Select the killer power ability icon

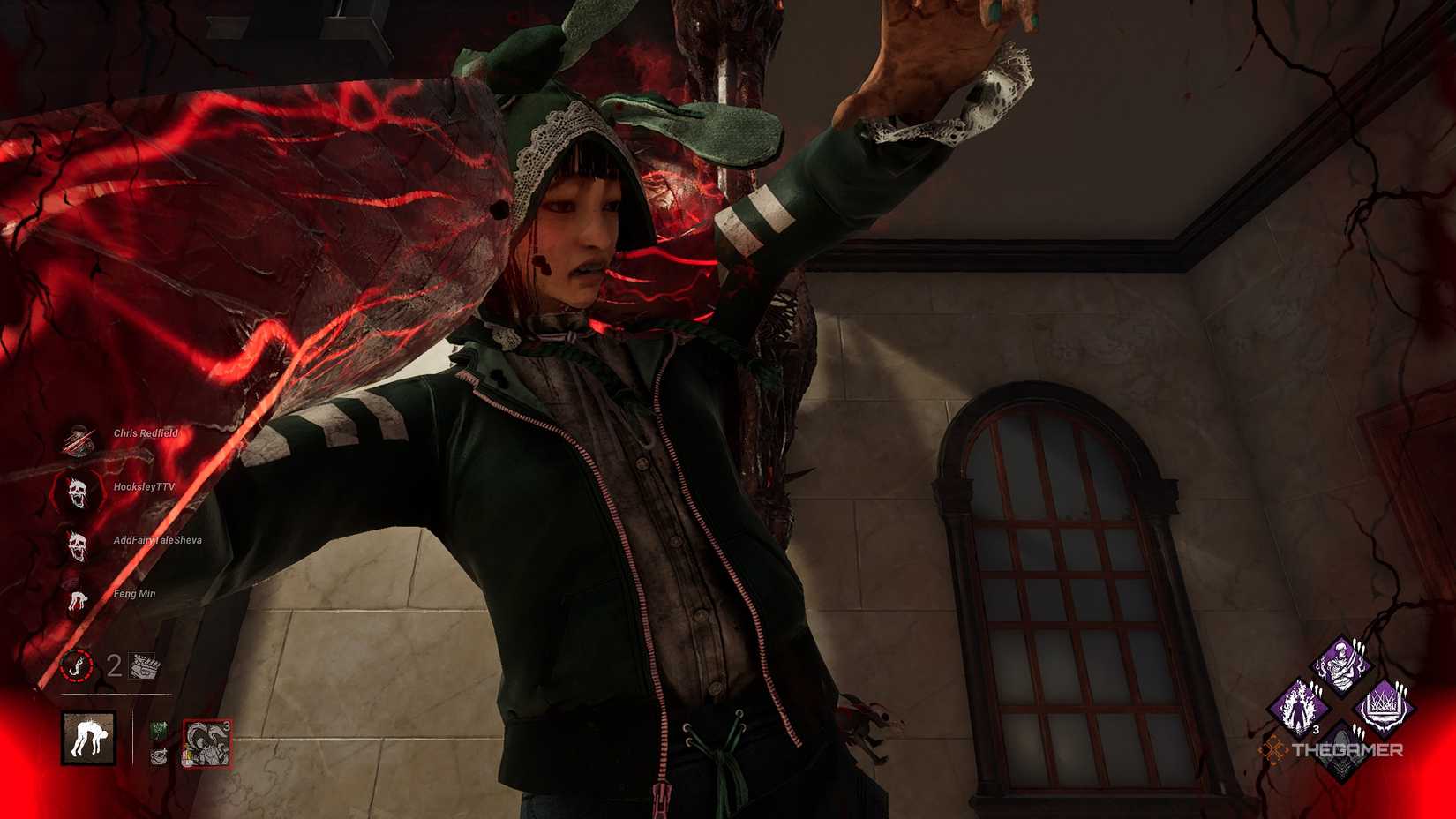point(88,740)
